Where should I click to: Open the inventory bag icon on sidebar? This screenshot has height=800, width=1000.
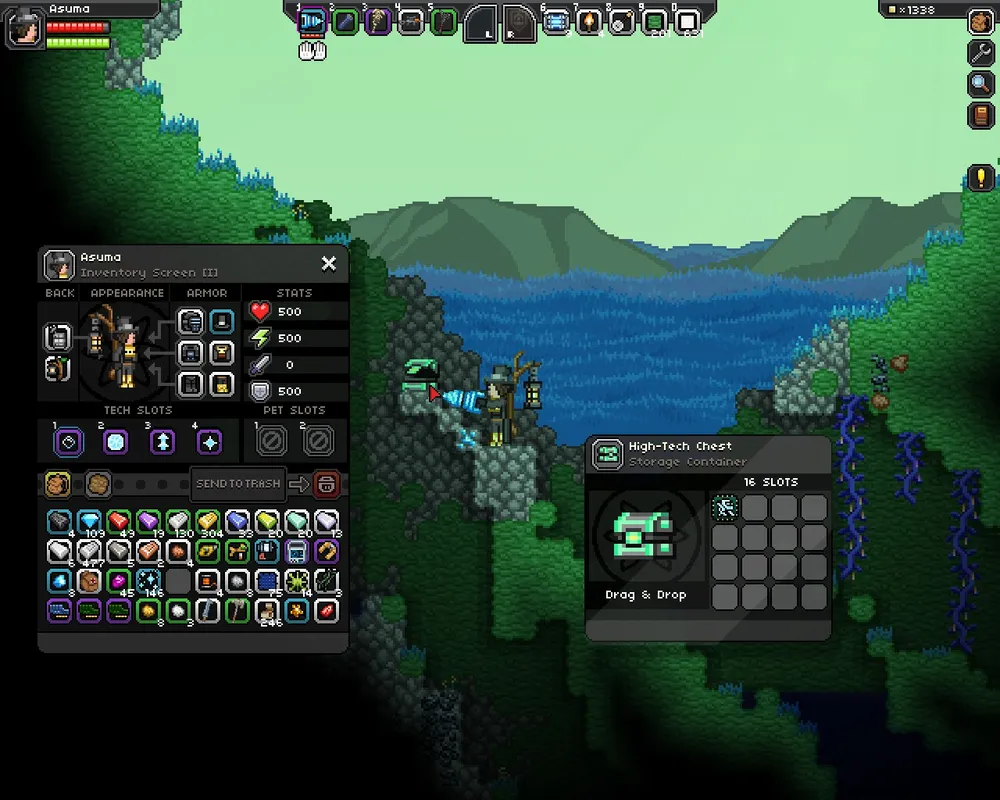tap(981, 22)
